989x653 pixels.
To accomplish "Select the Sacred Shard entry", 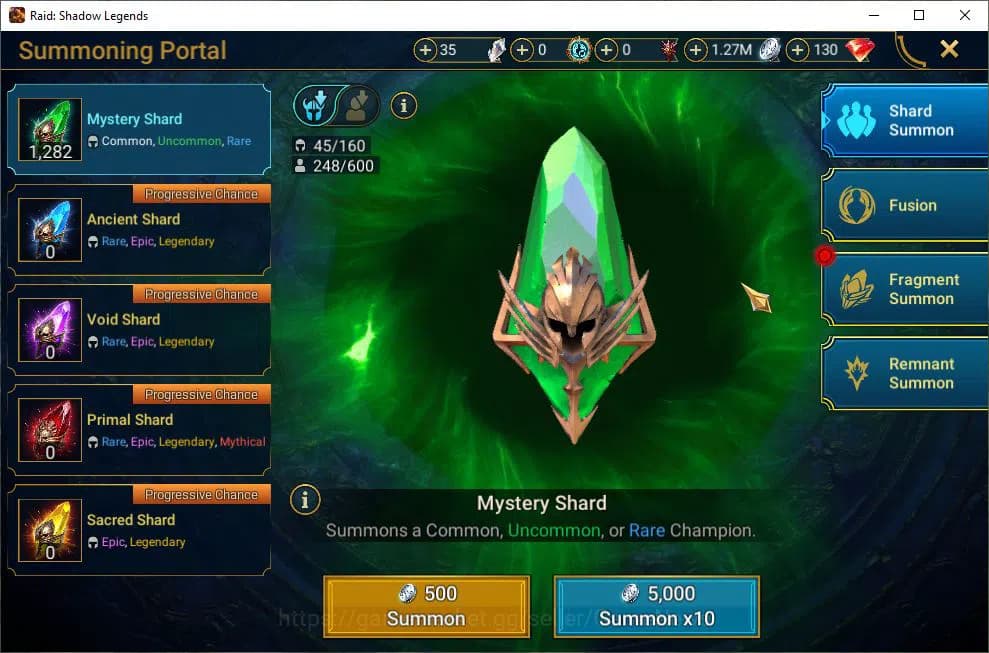I will [139, 530].
